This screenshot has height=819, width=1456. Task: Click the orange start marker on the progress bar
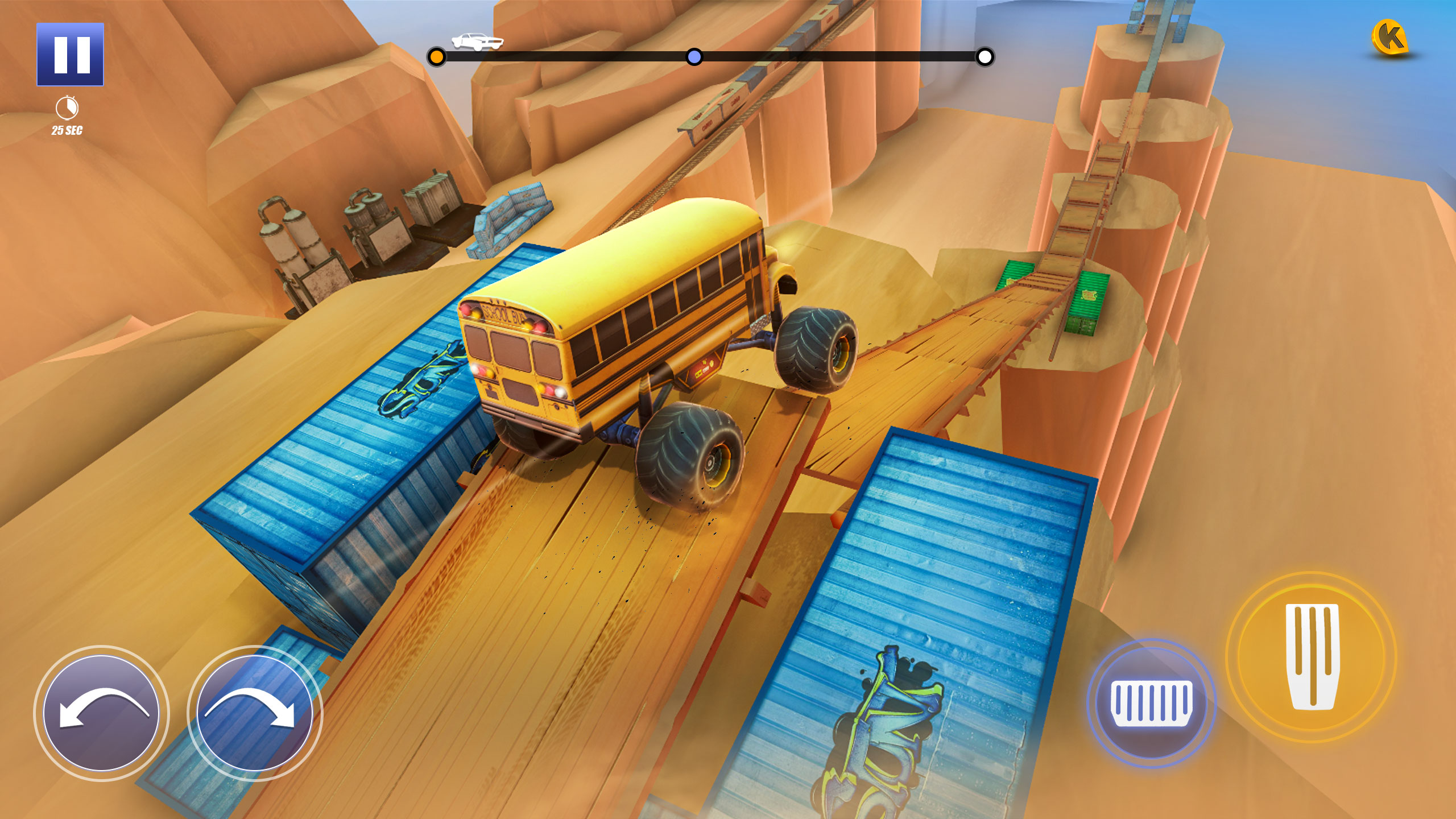coord(437,57)
